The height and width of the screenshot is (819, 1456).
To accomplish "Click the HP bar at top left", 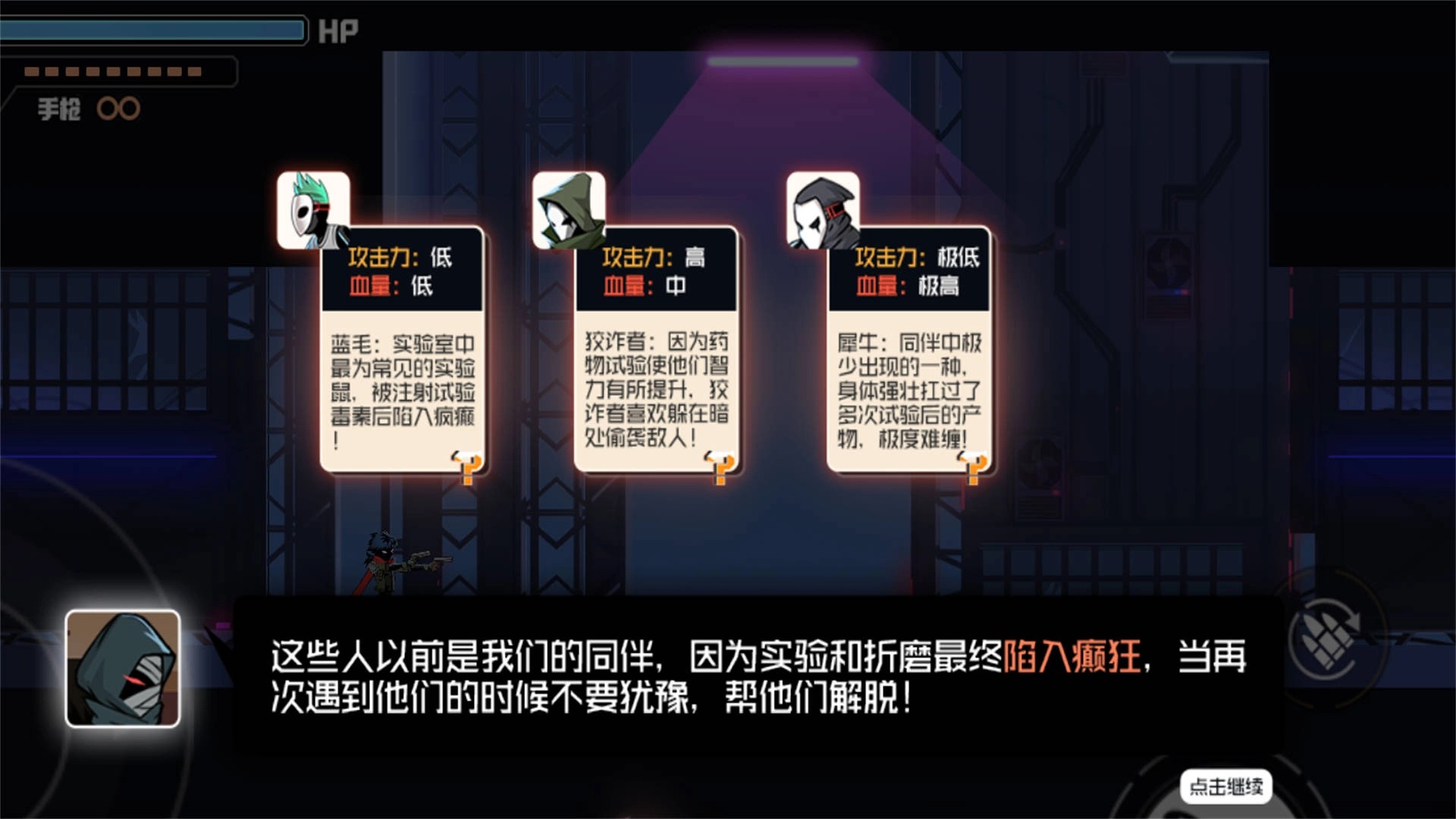I will (x=152, y=30).
